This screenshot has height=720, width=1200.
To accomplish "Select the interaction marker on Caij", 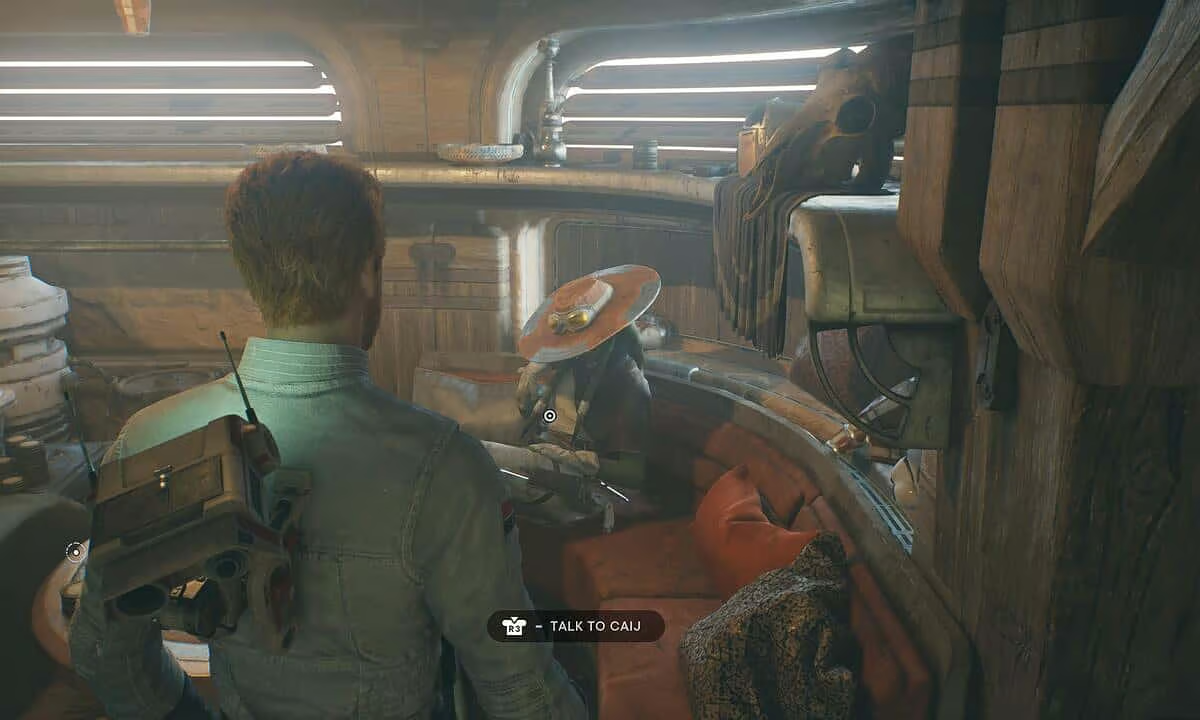I will 549,415.
